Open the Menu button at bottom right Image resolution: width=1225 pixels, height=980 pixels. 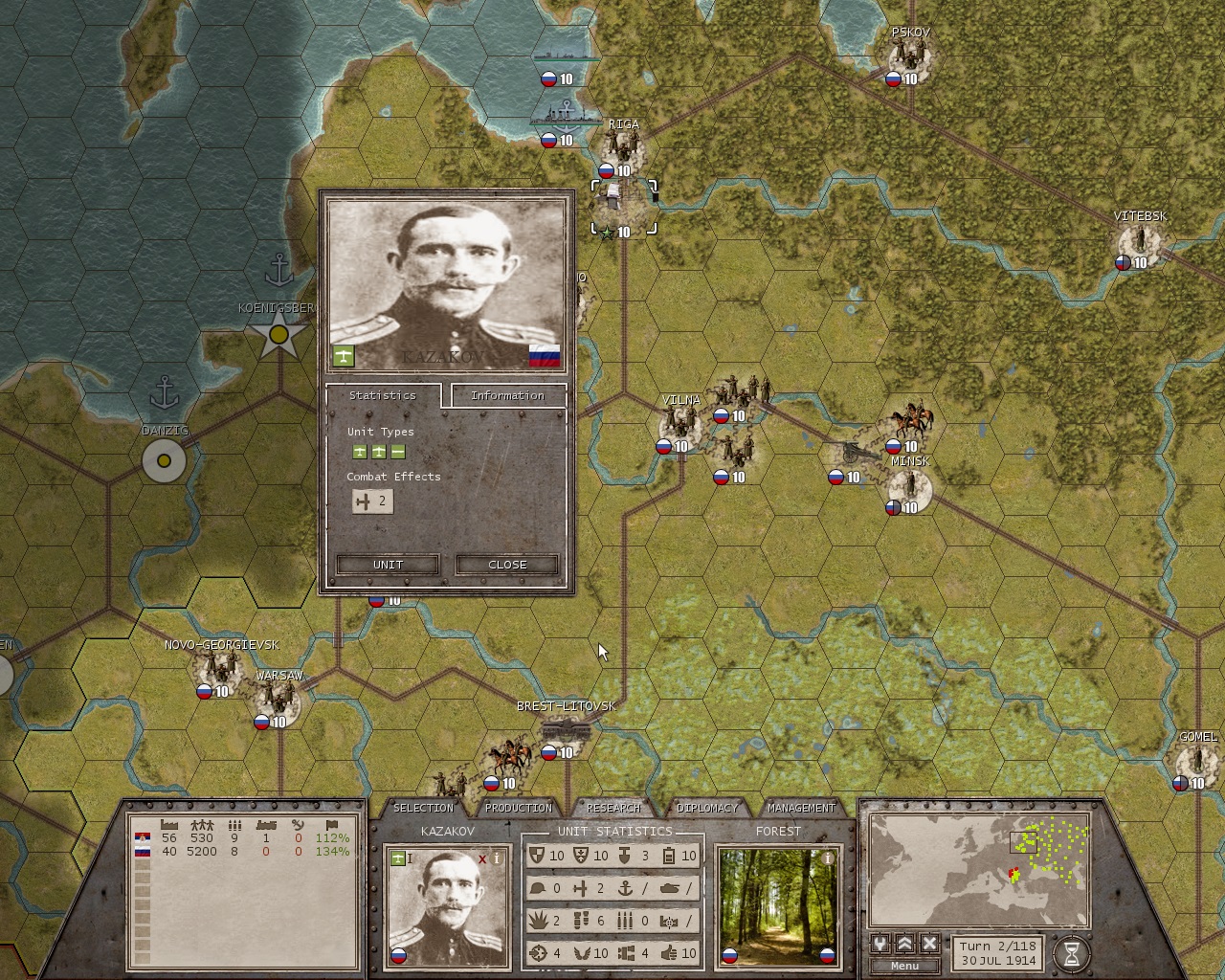pyautogui.click(x=903, y=966)
